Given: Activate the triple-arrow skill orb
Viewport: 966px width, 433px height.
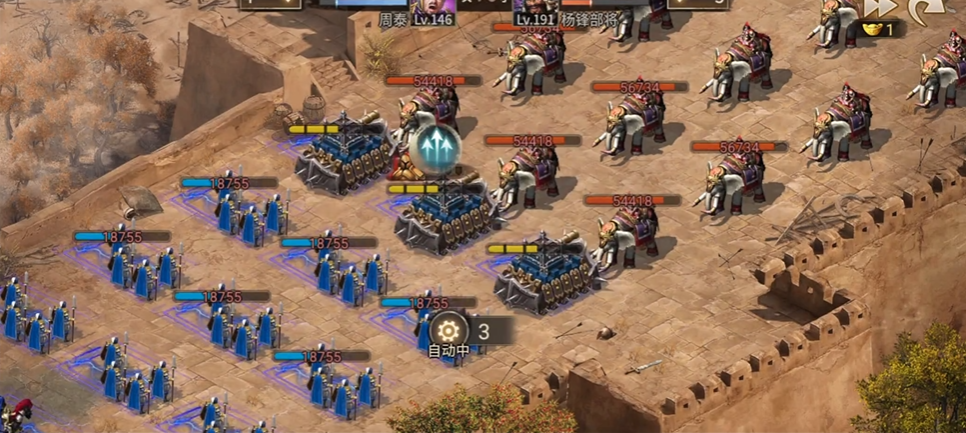Looking at the screenshot, I should tap(434, 148).
